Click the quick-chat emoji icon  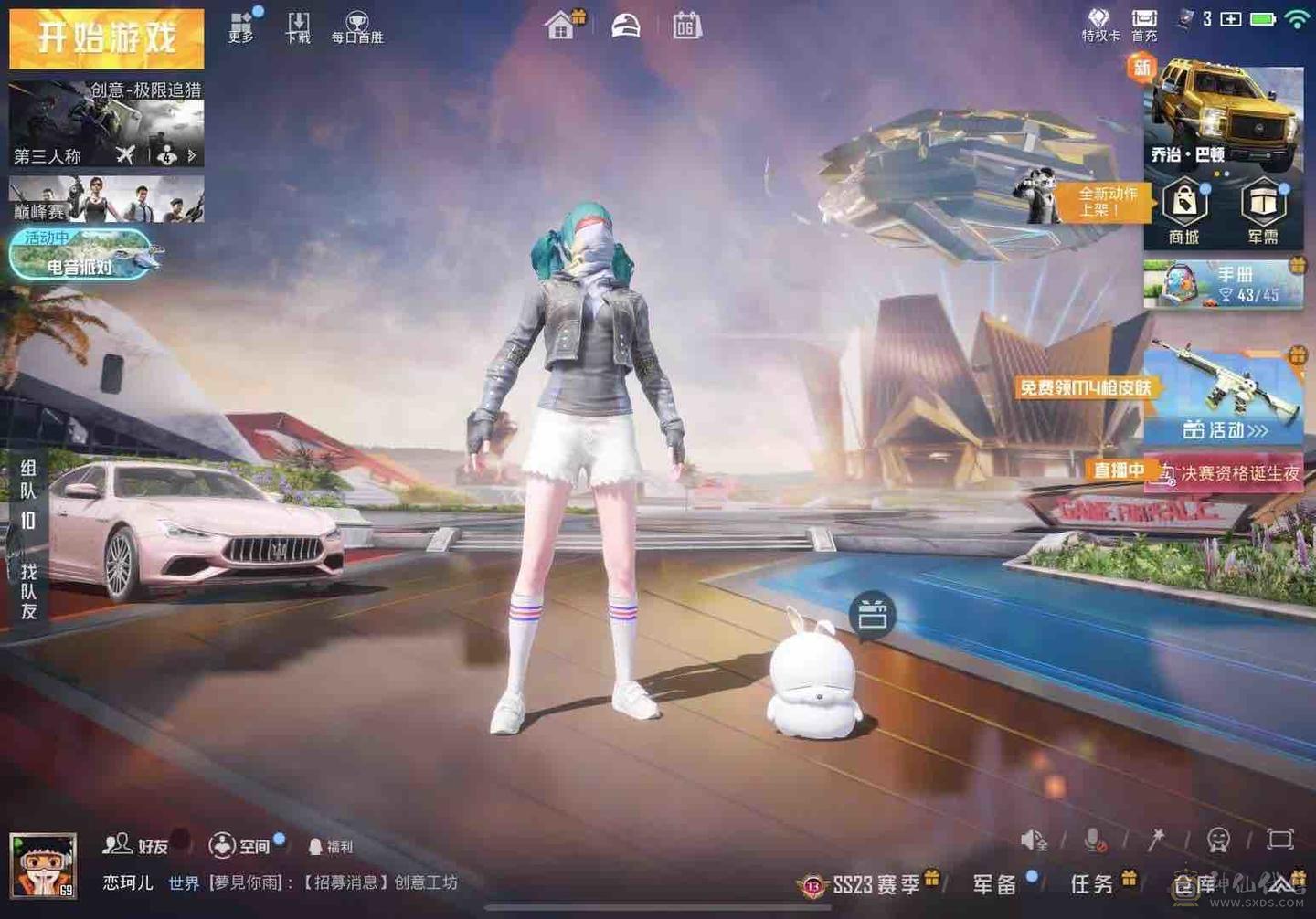click(x=1217, y=840)
